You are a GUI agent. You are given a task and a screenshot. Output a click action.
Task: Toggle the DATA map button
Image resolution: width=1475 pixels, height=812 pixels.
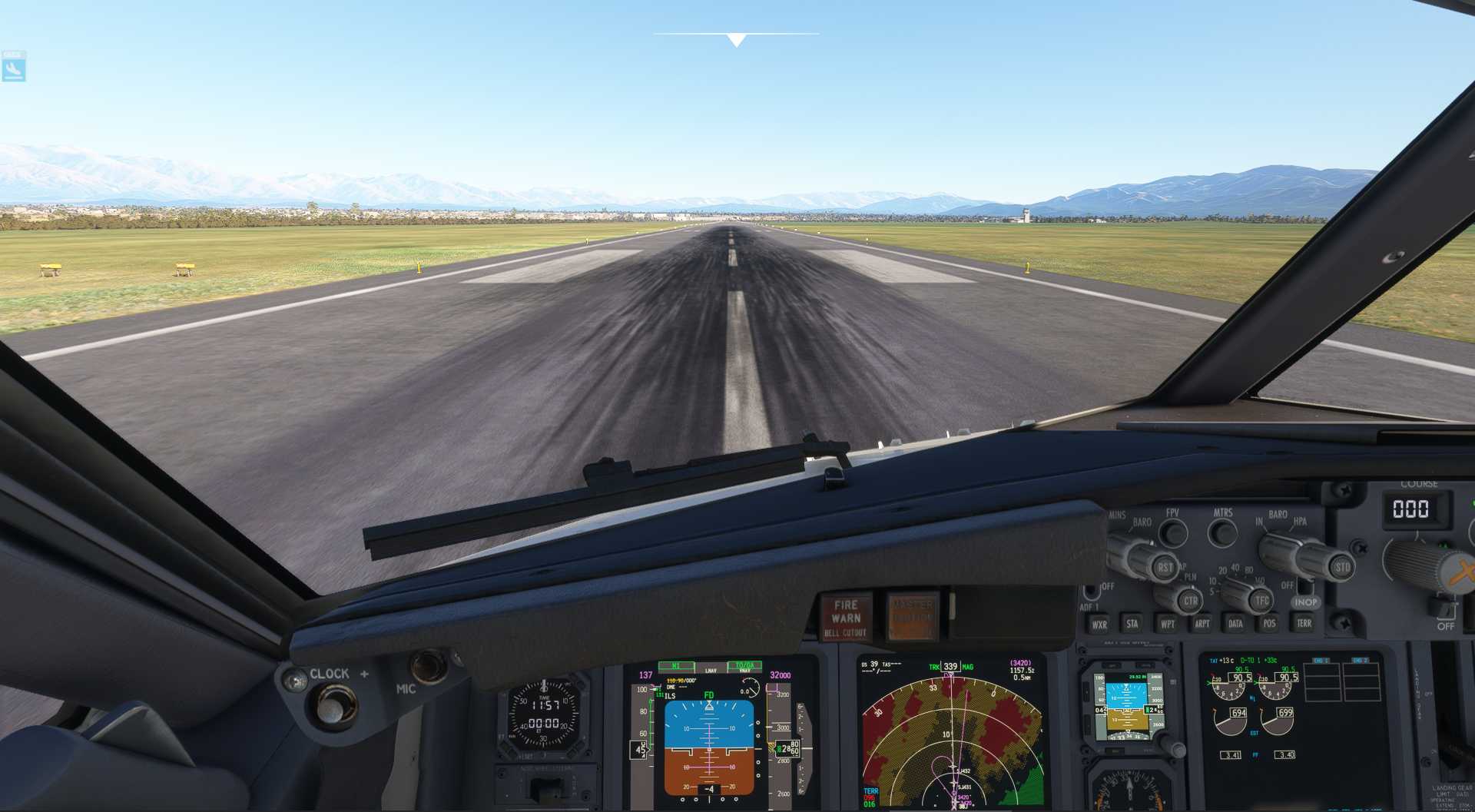click(1235, 624)
